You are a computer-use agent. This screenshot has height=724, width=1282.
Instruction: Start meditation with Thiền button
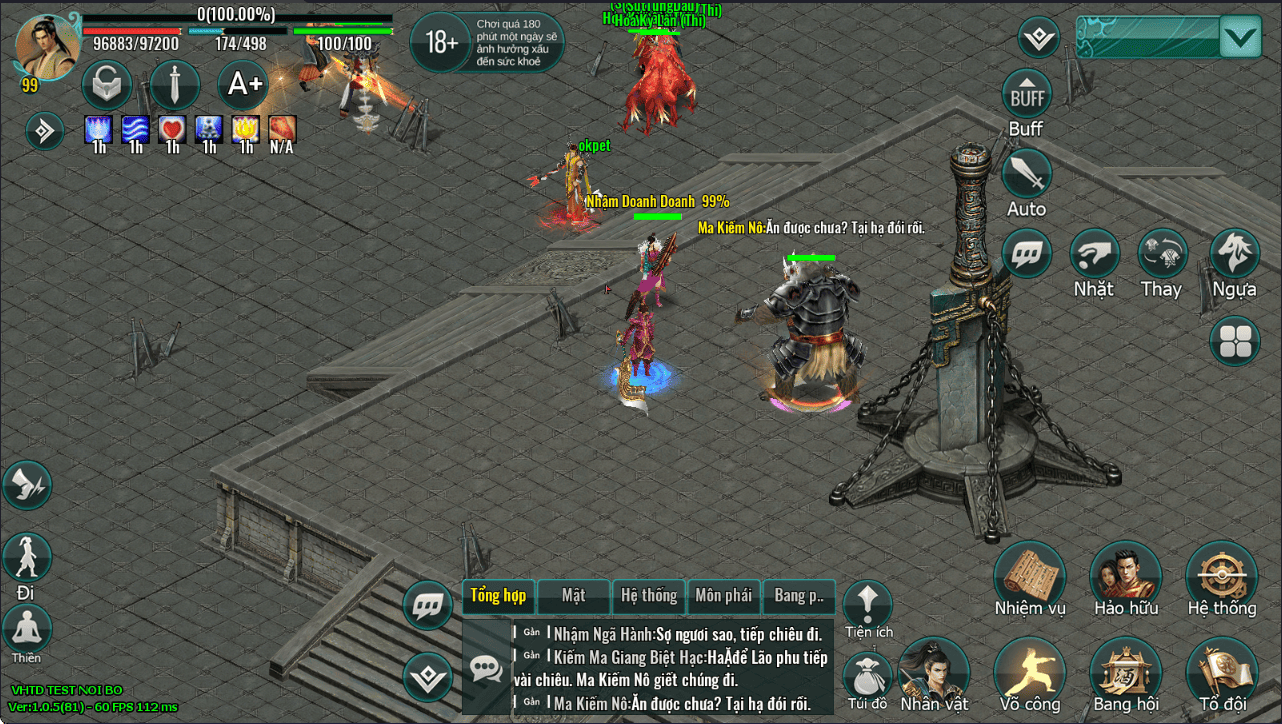27,629
